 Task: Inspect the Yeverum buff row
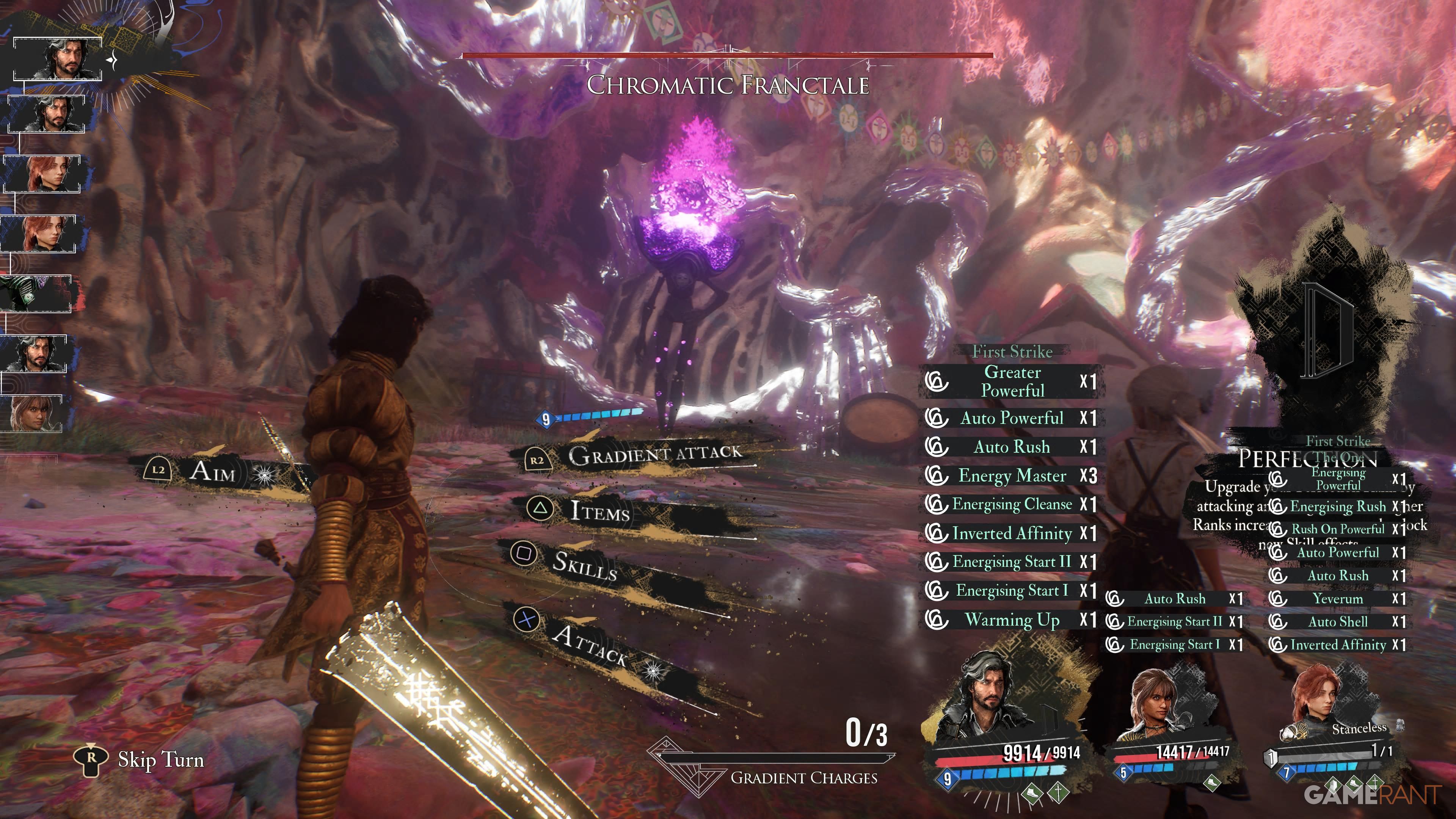tap(1337, 599)
